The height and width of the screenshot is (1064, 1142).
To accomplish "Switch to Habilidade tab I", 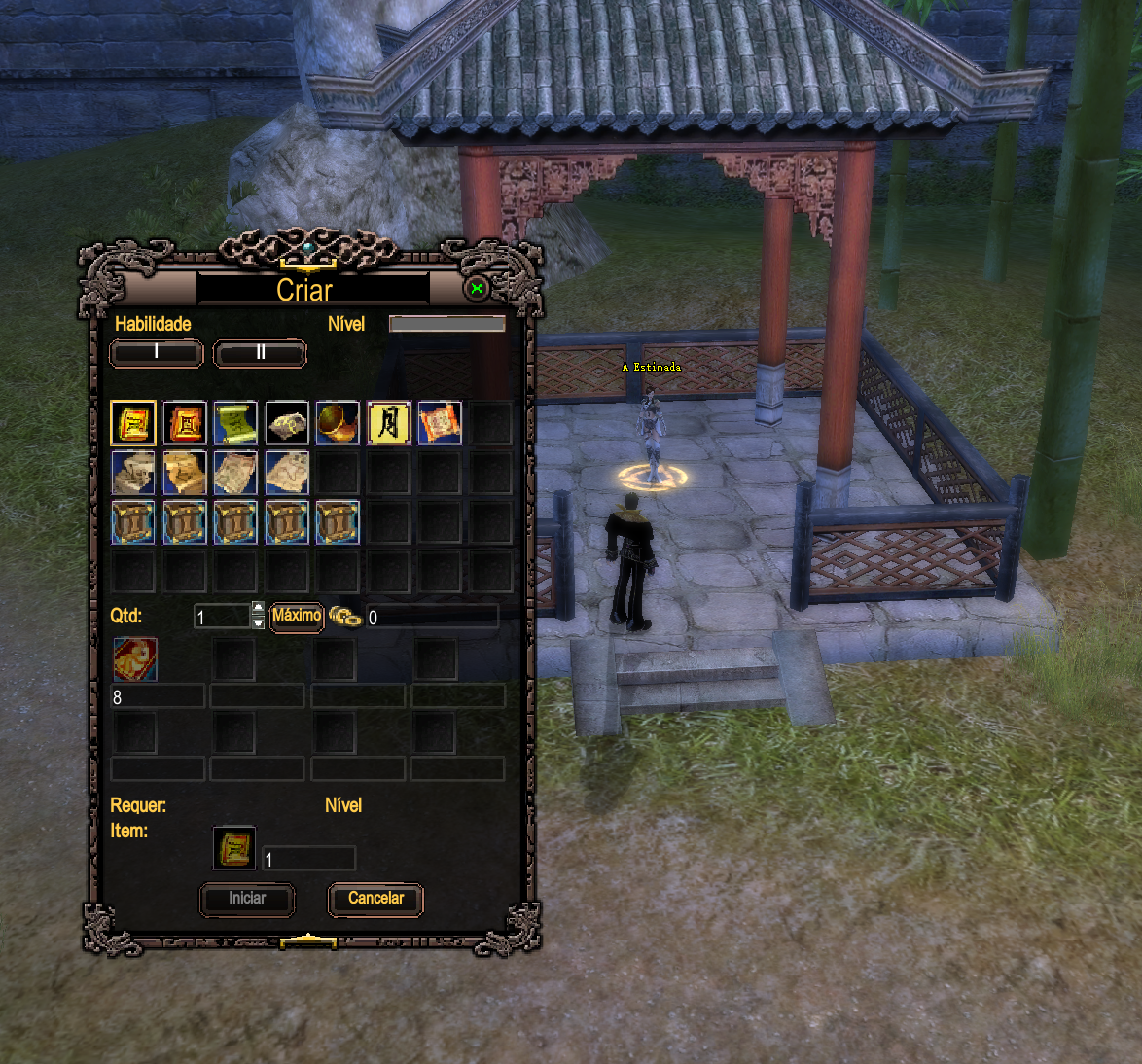I will (x=157, y=353).
